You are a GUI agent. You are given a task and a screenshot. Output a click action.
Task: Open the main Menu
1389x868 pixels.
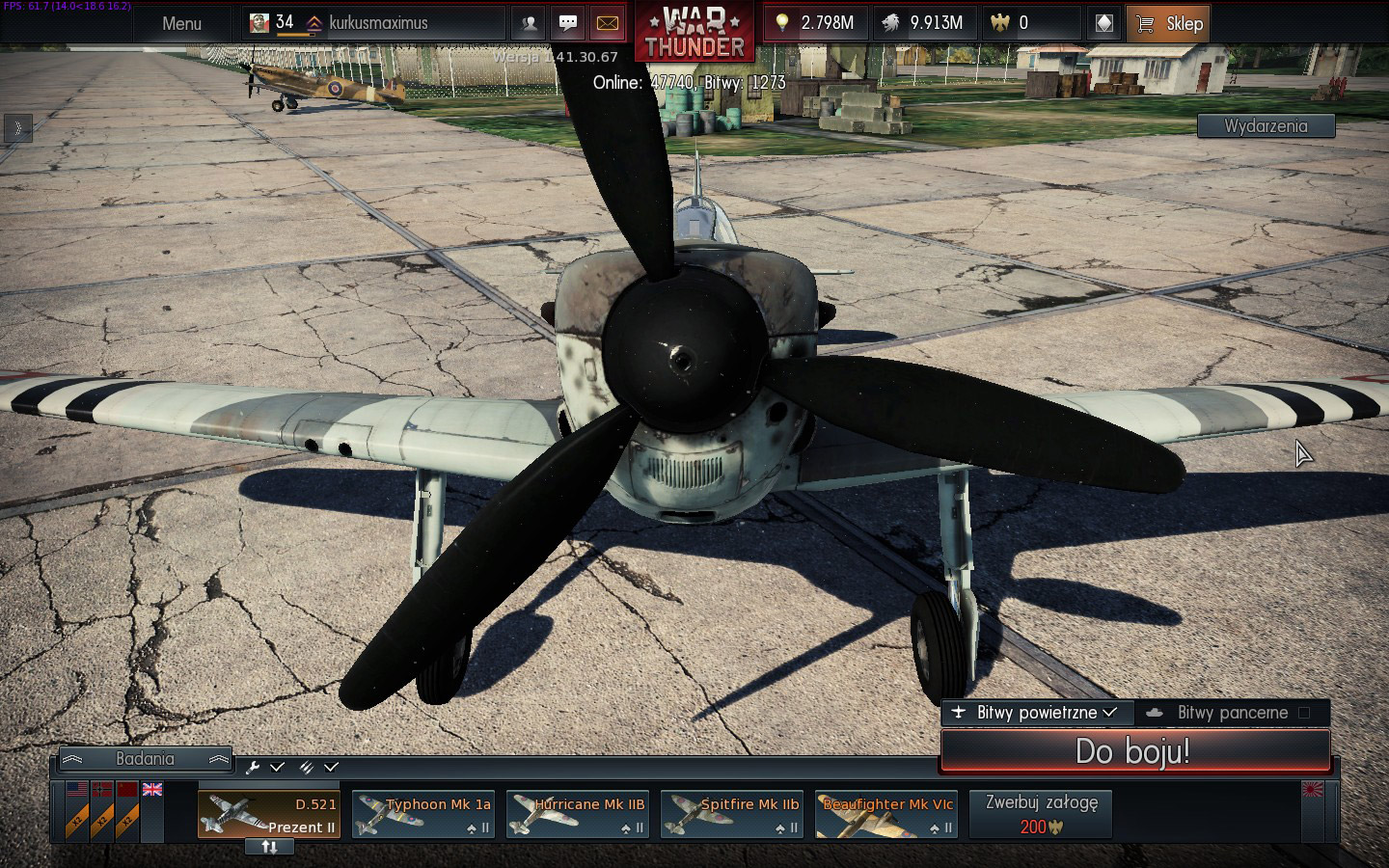click(x=181, y=23)
